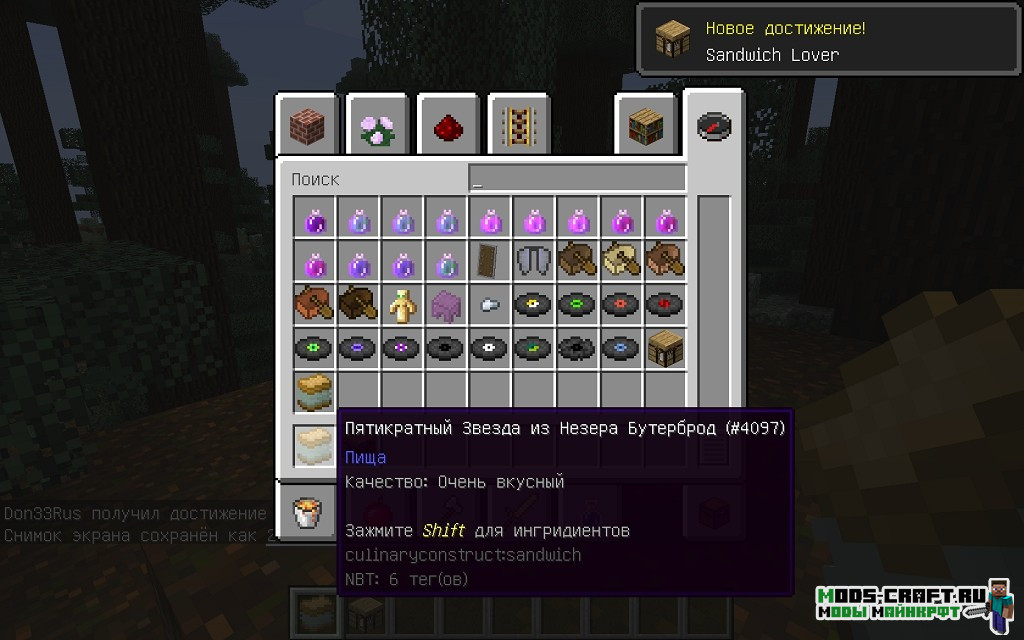Grab the pale birch boat
Image resolution: width=1024 pixels, height=640 pixels.
pyautogui.click(x=622, y=261)
